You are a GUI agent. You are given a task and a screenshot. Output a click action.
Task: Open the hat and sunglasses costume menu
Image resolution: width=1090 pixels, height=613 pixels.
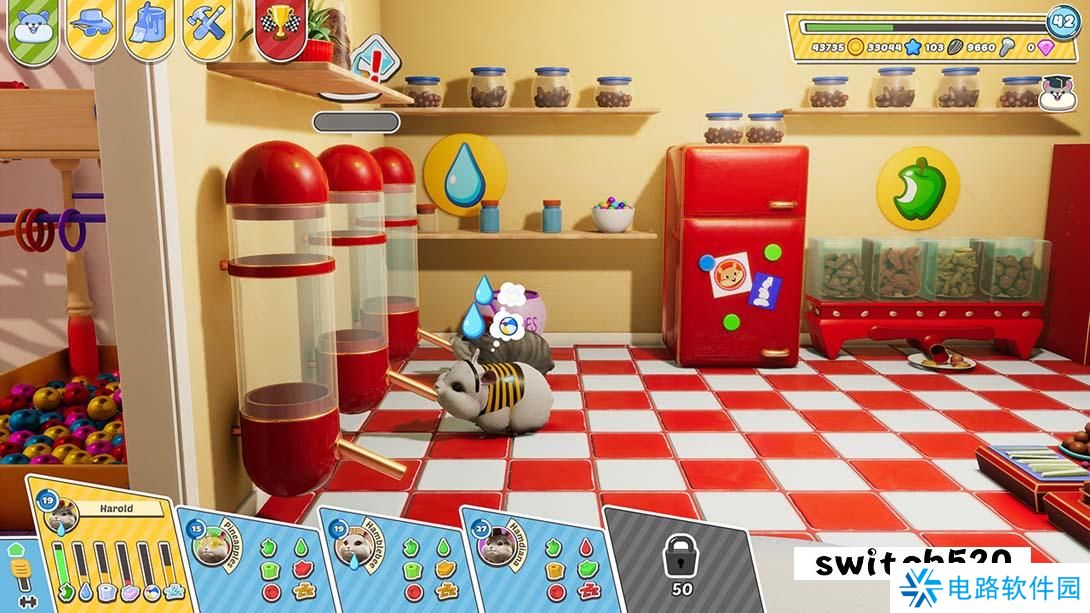[91, 25]
